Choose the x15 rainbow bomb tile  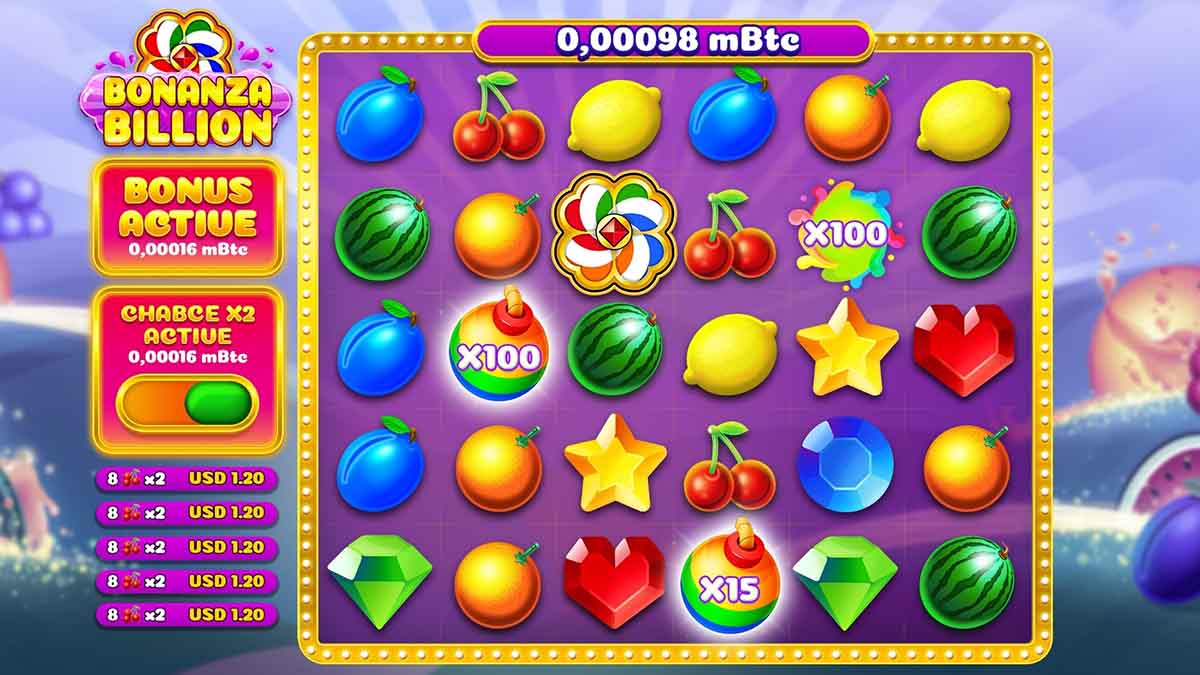tap(730, 580)
